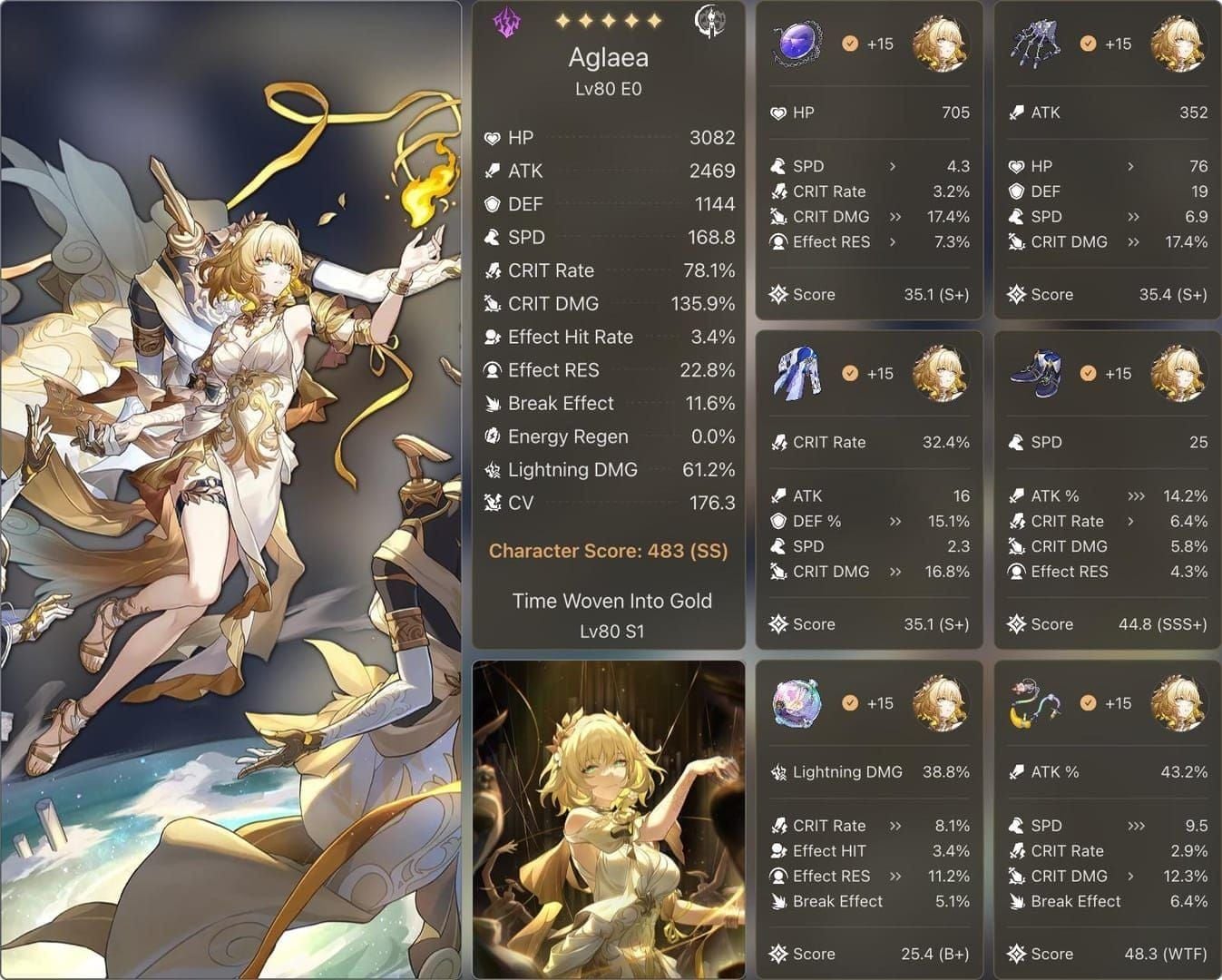Select the gauntlet hands relic icon
This screenshot has width=1222, height=980.
(x=1036, y=44)
